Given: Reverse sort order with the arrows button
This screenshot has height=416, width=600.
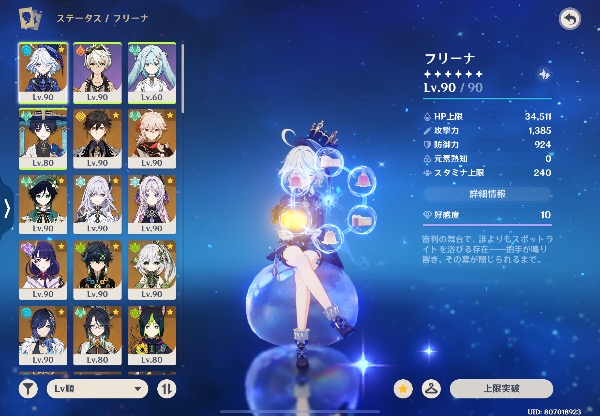Looking at the screenshot, I should (x=166, y=388).
